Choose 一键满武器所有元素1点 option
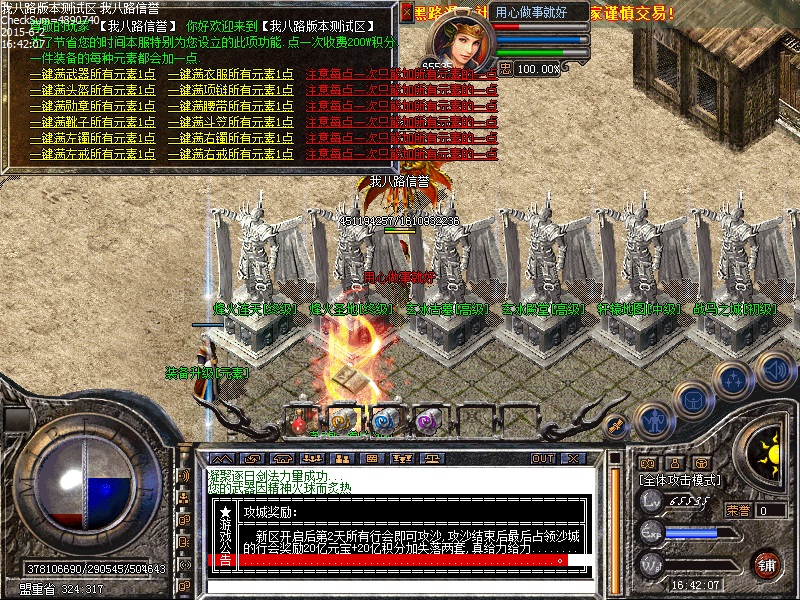The width and height of the screenshot is (800, 600). (x=92, y=75)
